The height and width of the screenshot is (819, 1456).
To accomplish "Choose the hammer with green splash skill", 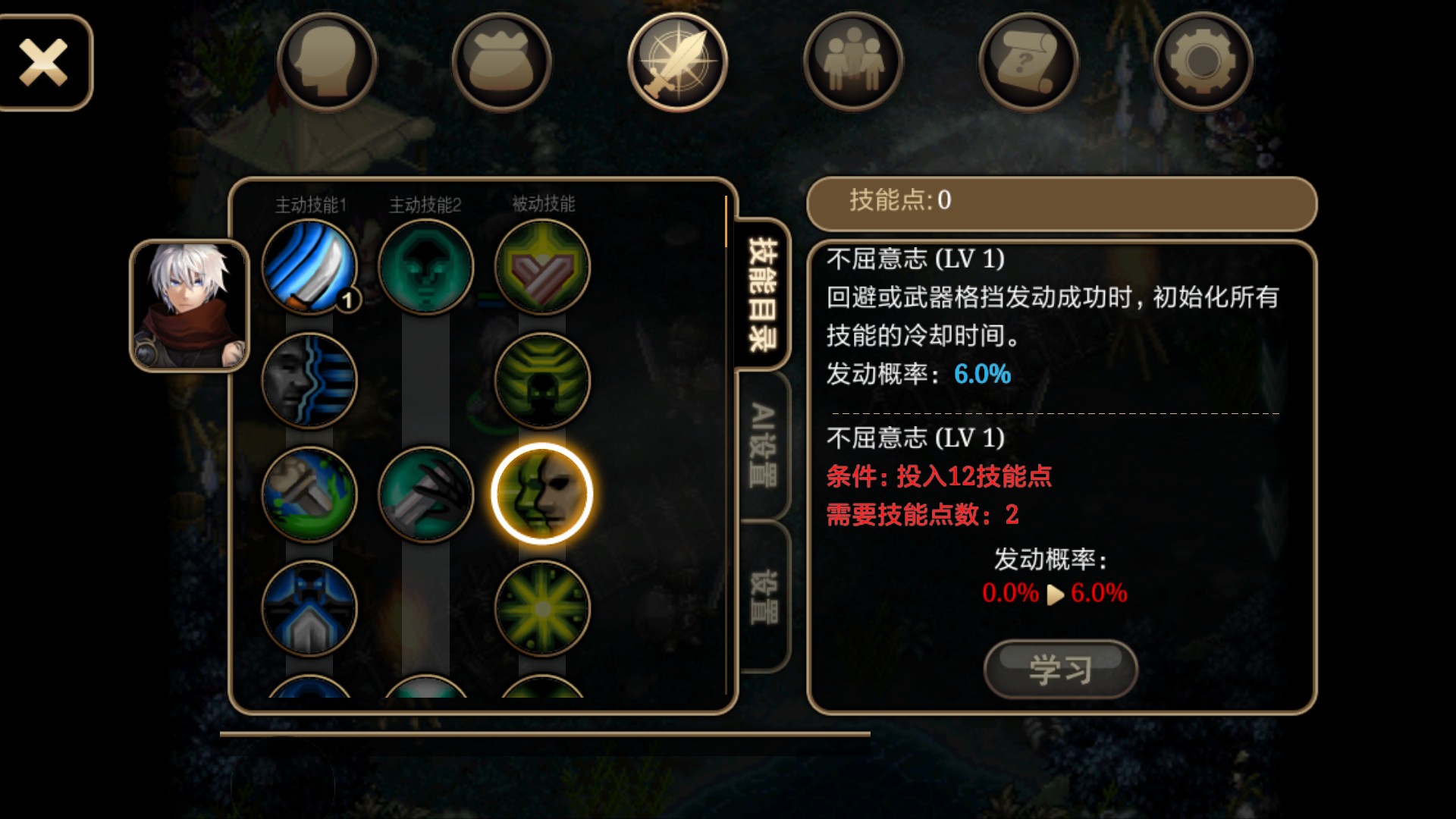I will 309,494.
